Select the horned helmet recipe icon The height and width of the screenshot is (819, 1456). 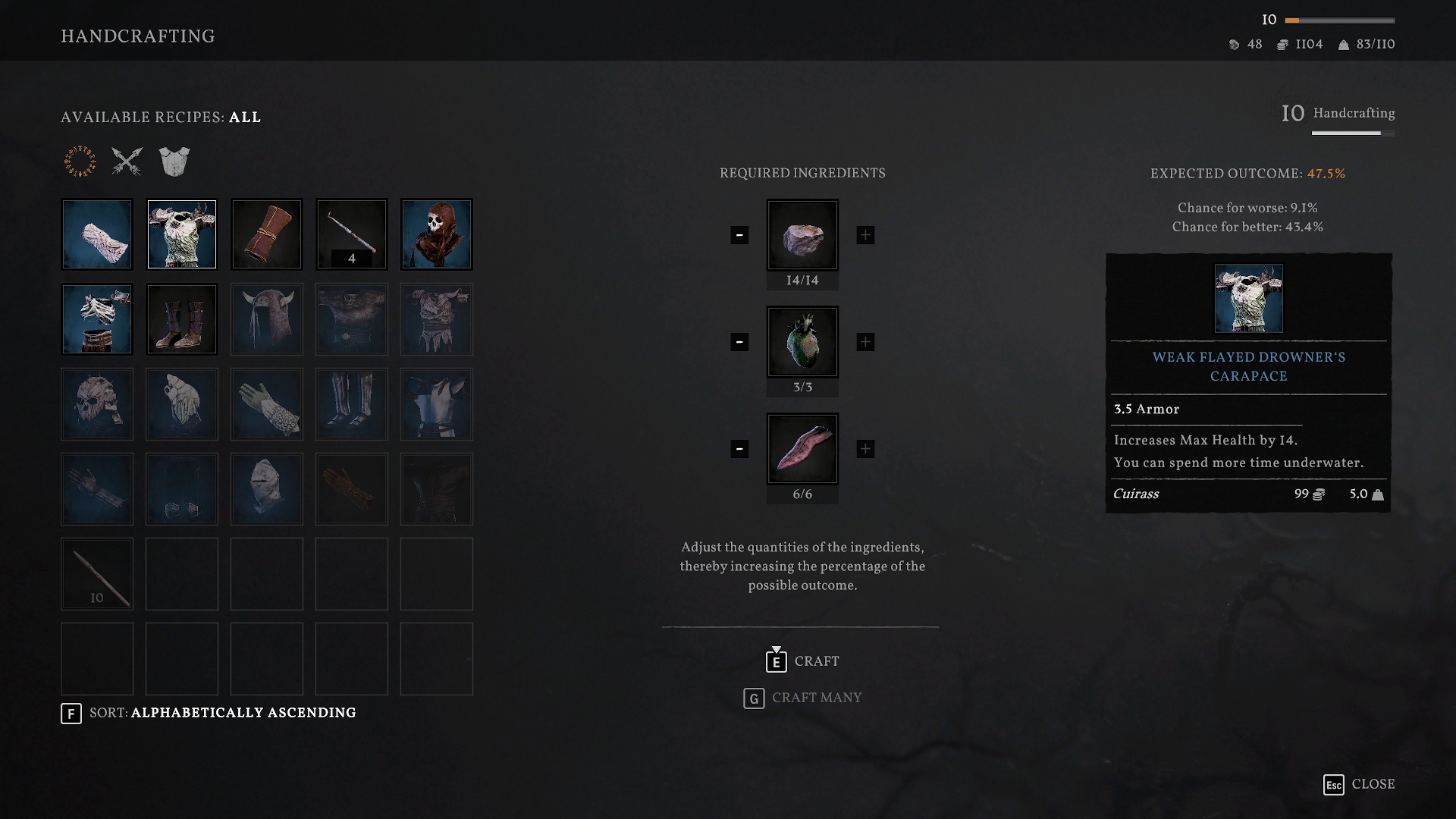pos(266,318)
